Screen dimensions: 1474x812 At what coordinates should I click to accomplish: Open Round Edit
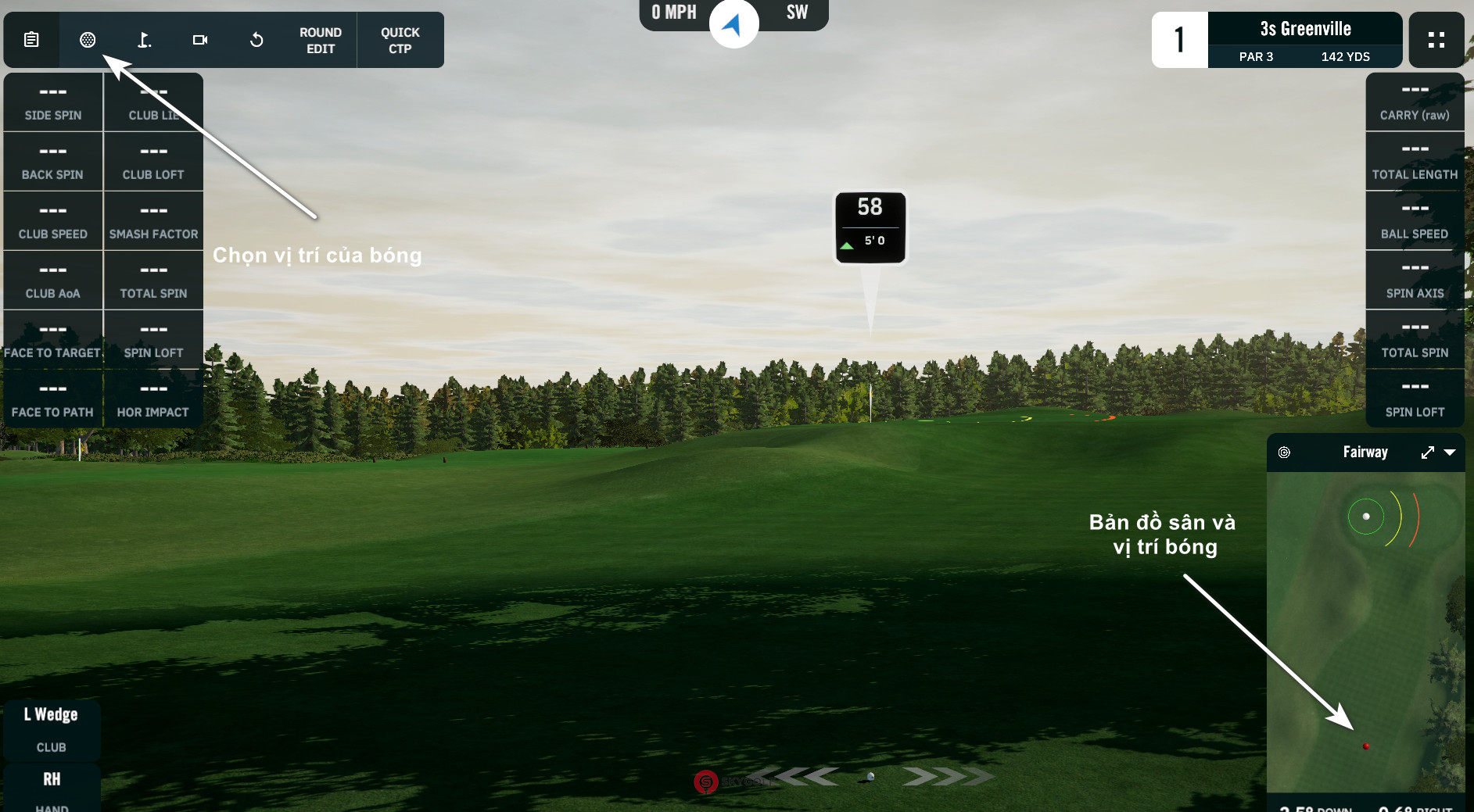(x=321, y=41)
